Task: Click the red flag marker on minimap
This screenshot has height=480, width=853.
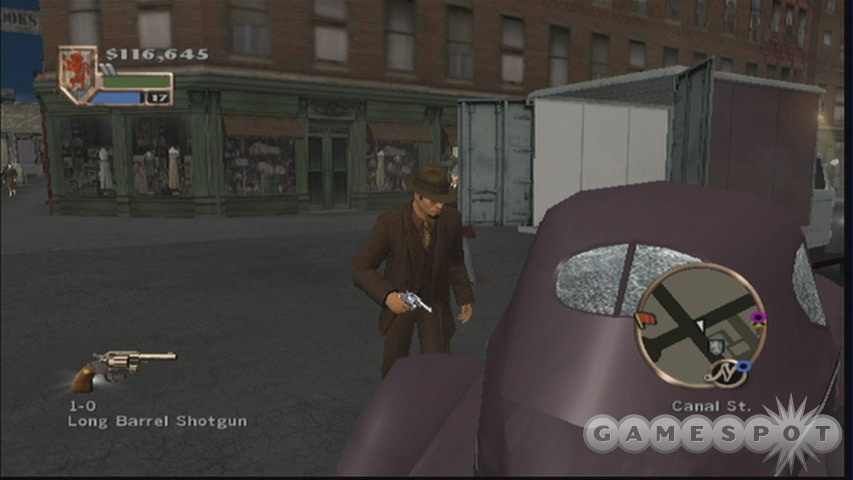Action: (642, 320)
